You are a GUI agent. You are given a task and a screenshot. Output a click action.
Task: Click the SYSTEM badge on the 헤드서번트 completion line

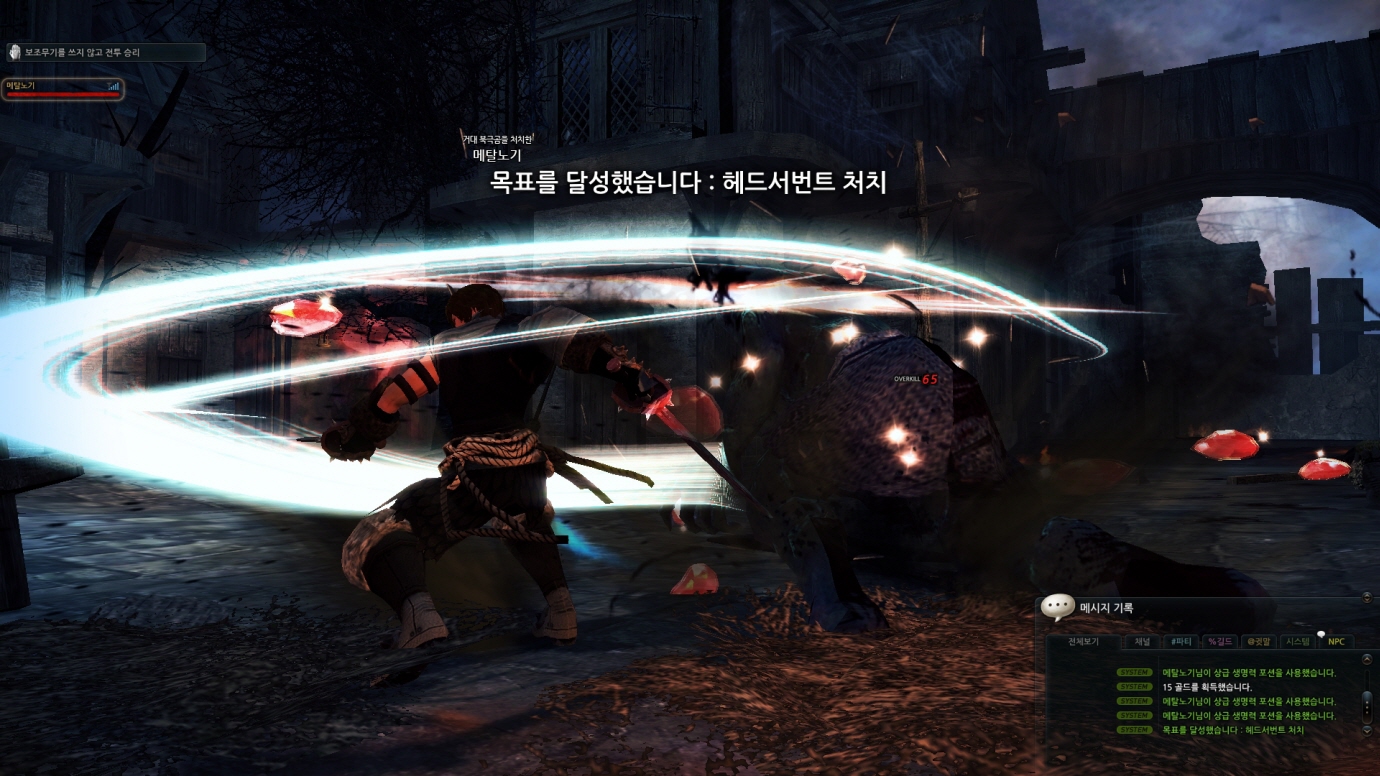point(1135,730)
